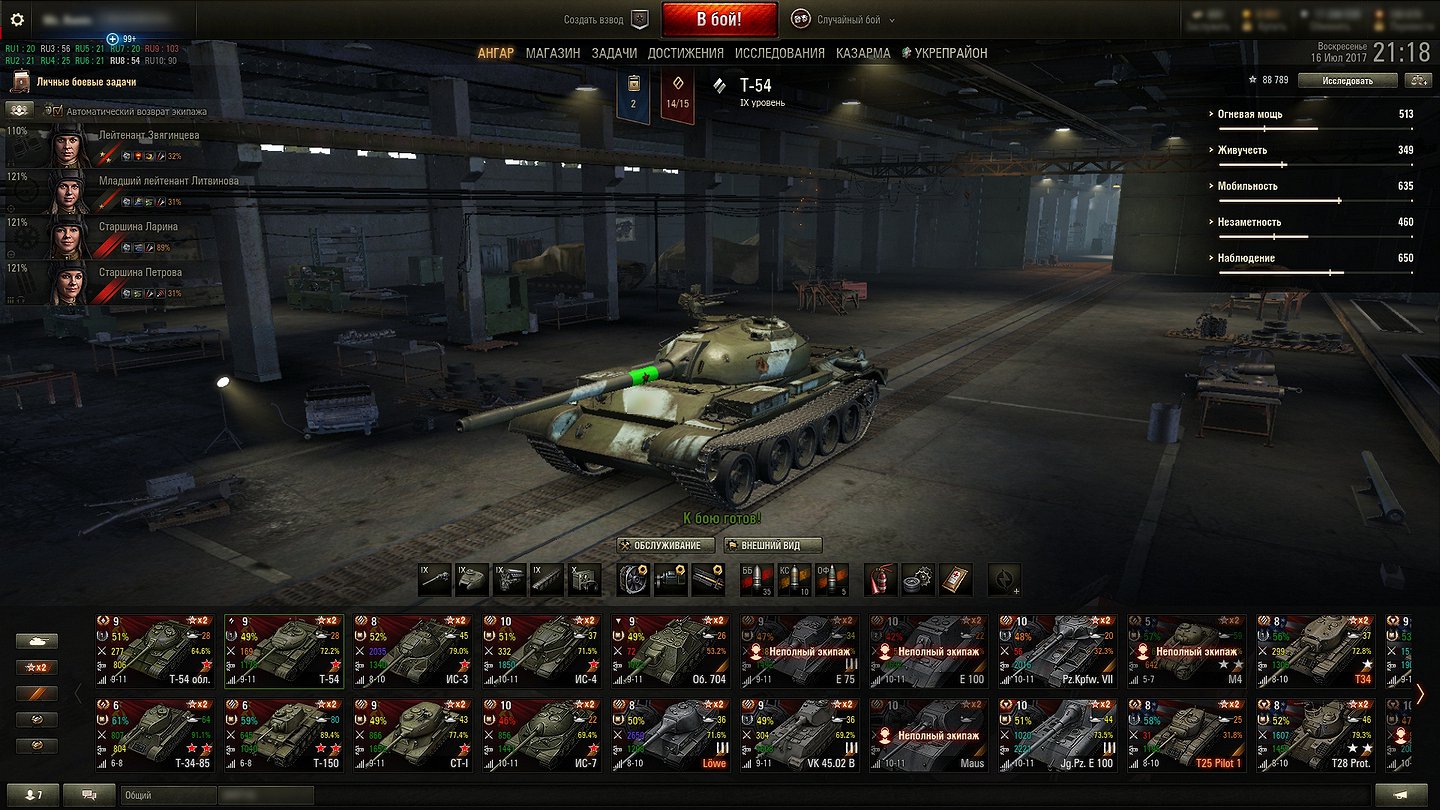The image size is (1440, 810).
Task: Toggle the tank type carousel filter
Action: pyautogui.click(x=36, y=640)
